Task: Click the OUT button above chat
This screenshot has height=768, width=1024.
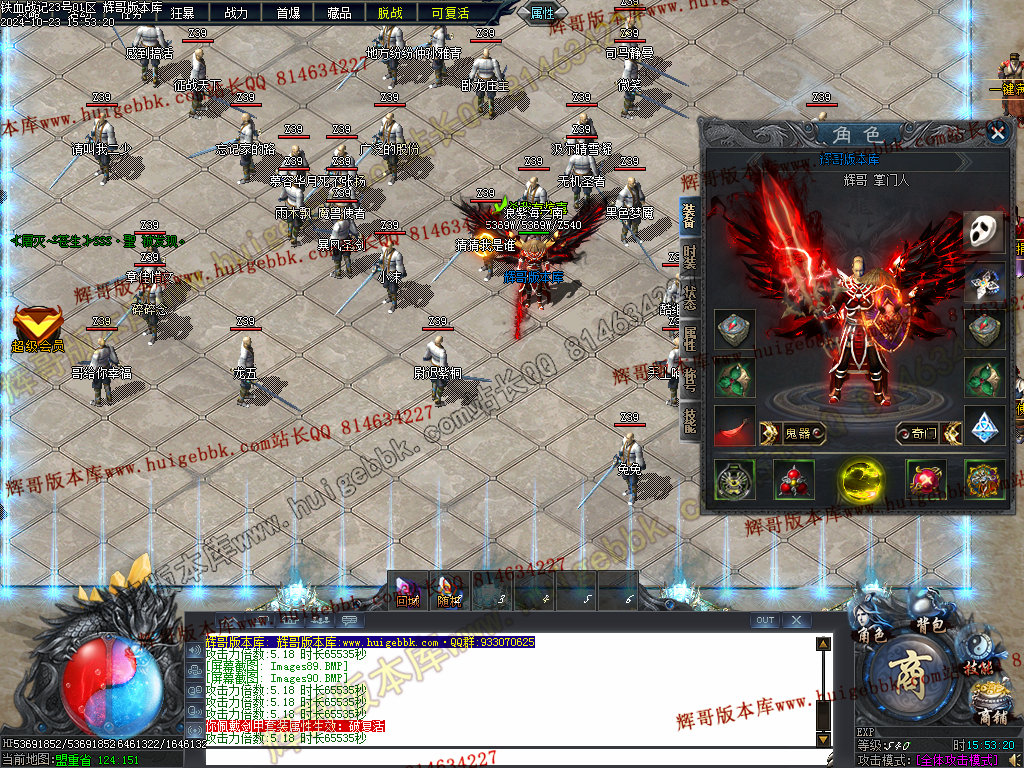Action: coord(765,621)
